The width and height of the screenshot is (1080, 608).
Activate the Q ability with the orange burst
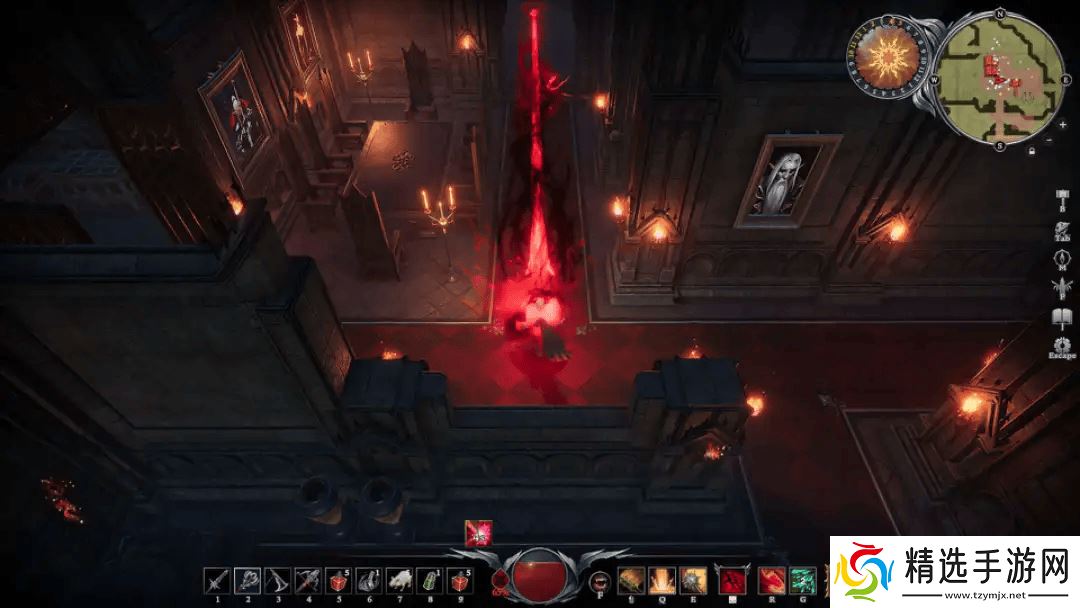pos(659,580)
